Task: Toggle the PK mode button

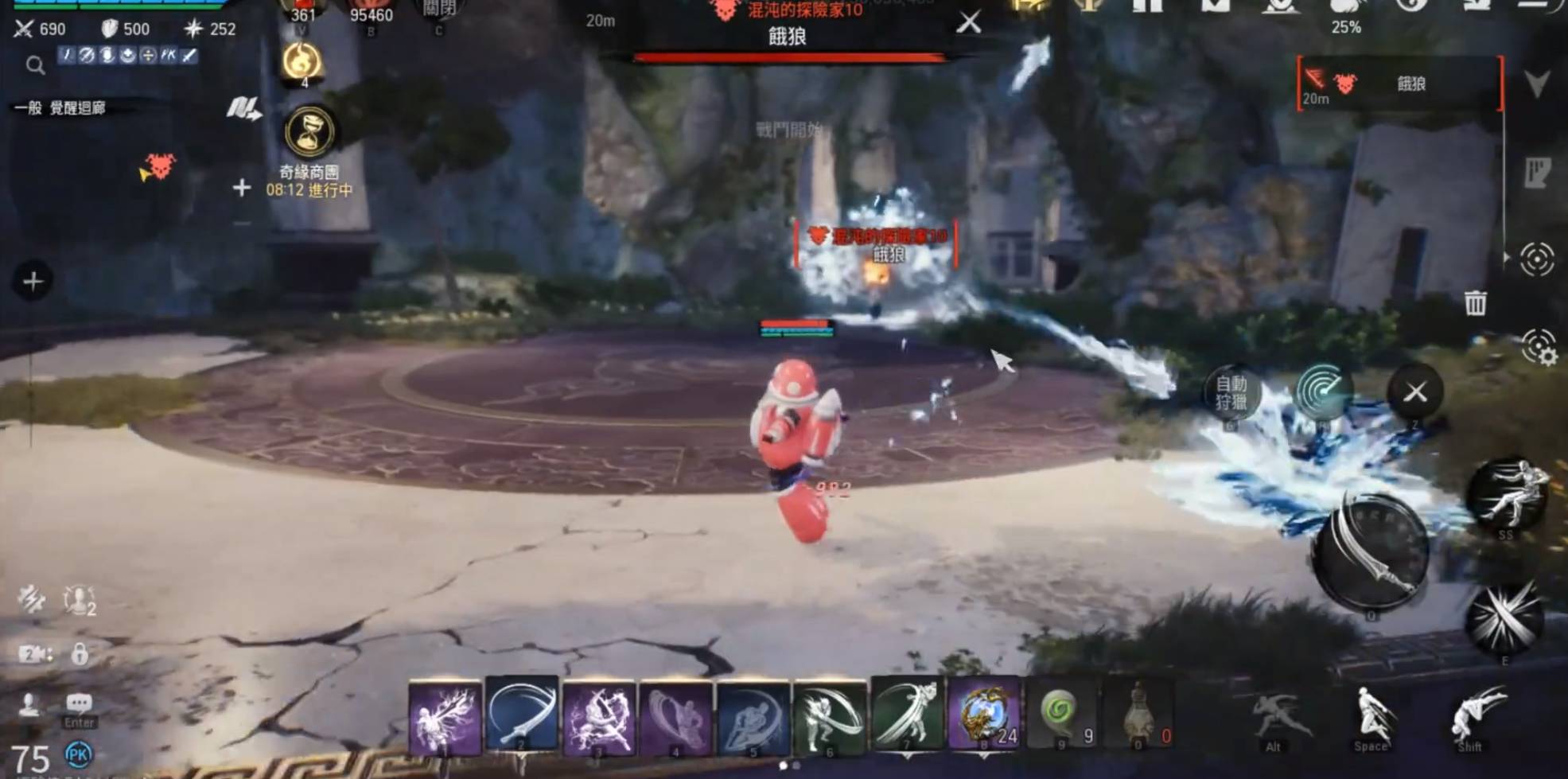Action: pyautogui.click(x=78, y=754)
